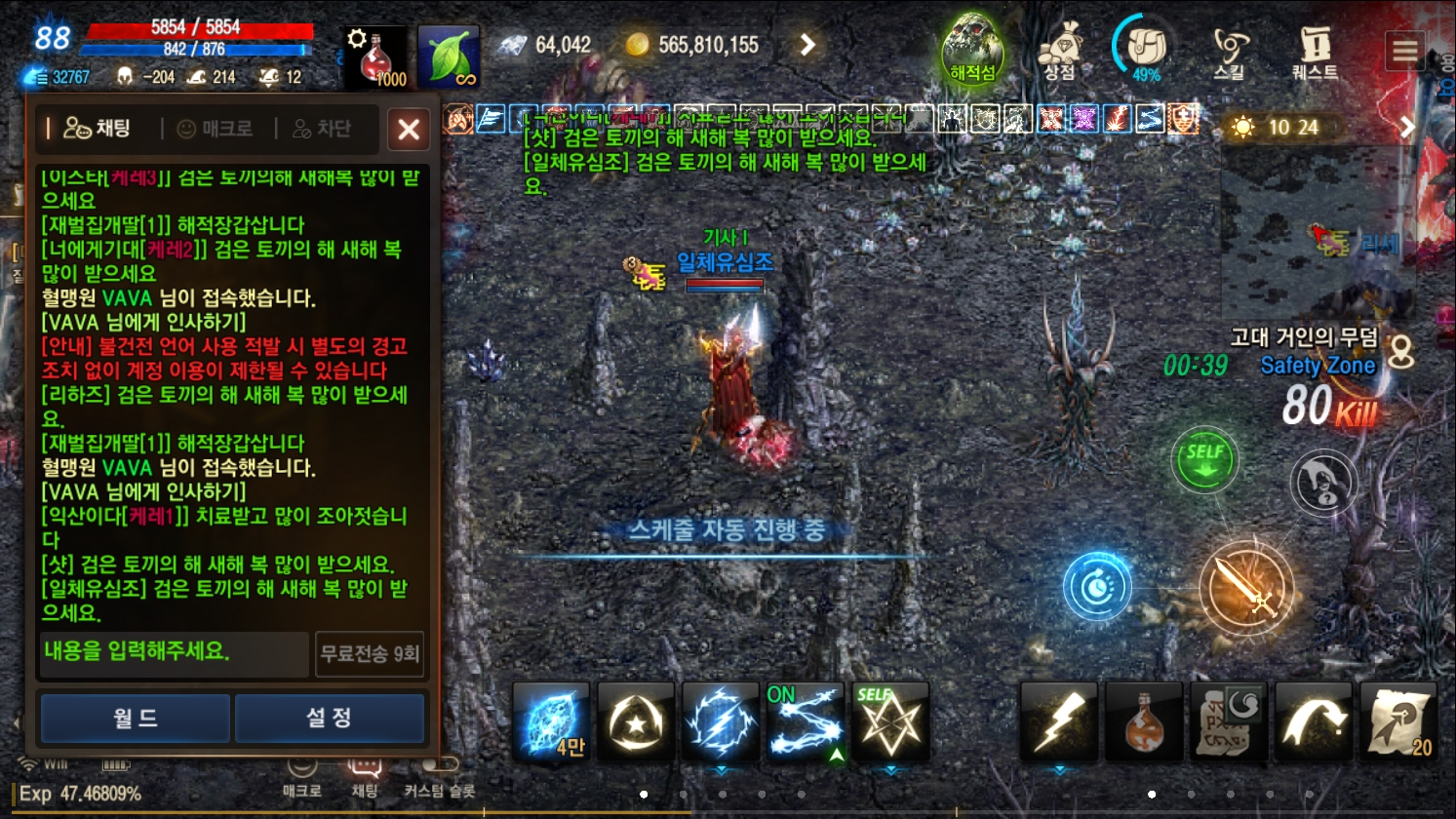Tap the green SELF buff button
This screenshot has height=819, width=1456.
pos(1204,460)
